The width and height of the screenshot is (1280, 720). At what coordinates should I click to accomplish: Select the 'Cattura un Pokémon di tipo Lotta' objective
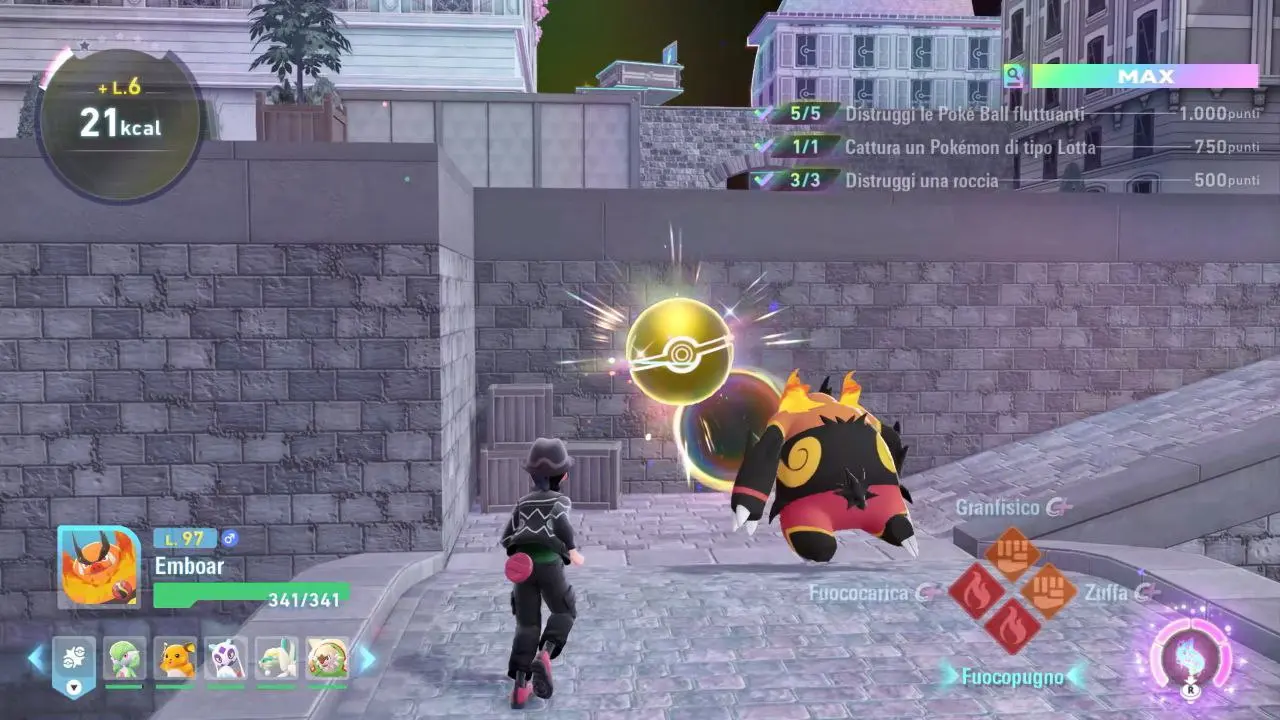pos(970,147)
